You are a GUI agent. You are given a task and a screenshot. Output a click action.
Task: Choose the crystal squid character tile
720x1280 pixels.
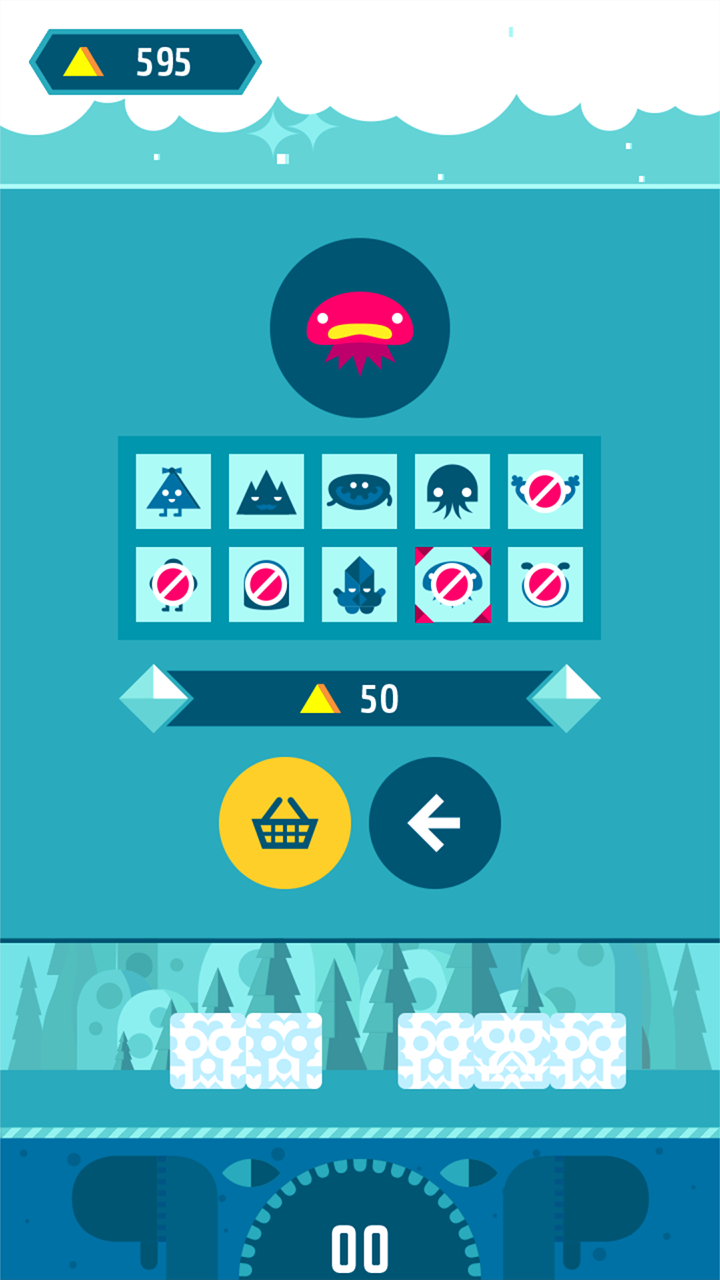[x=359, y=584]
